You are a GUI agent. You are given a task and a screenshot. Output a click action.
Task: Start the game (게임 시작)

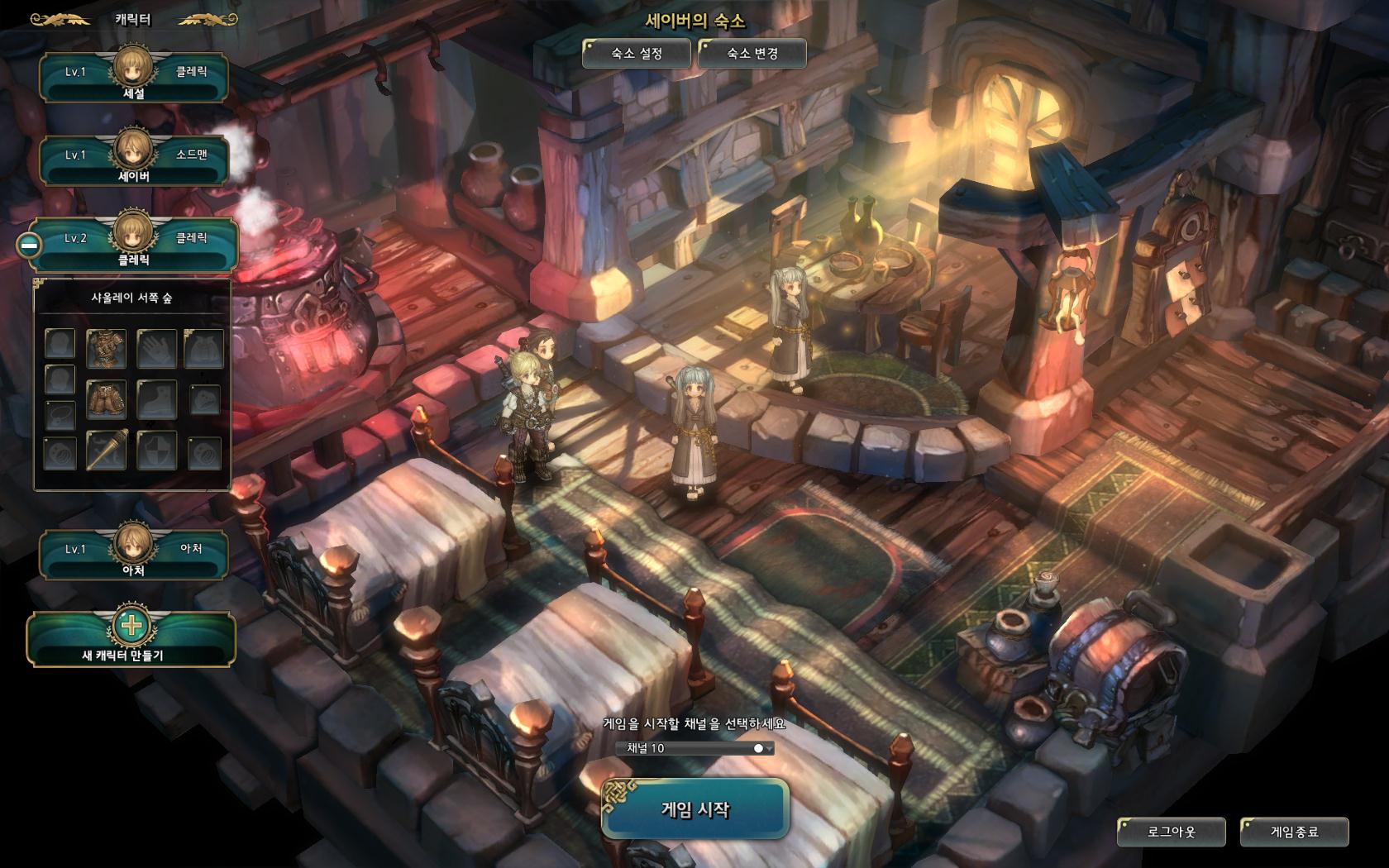click(x=694, y=809)
